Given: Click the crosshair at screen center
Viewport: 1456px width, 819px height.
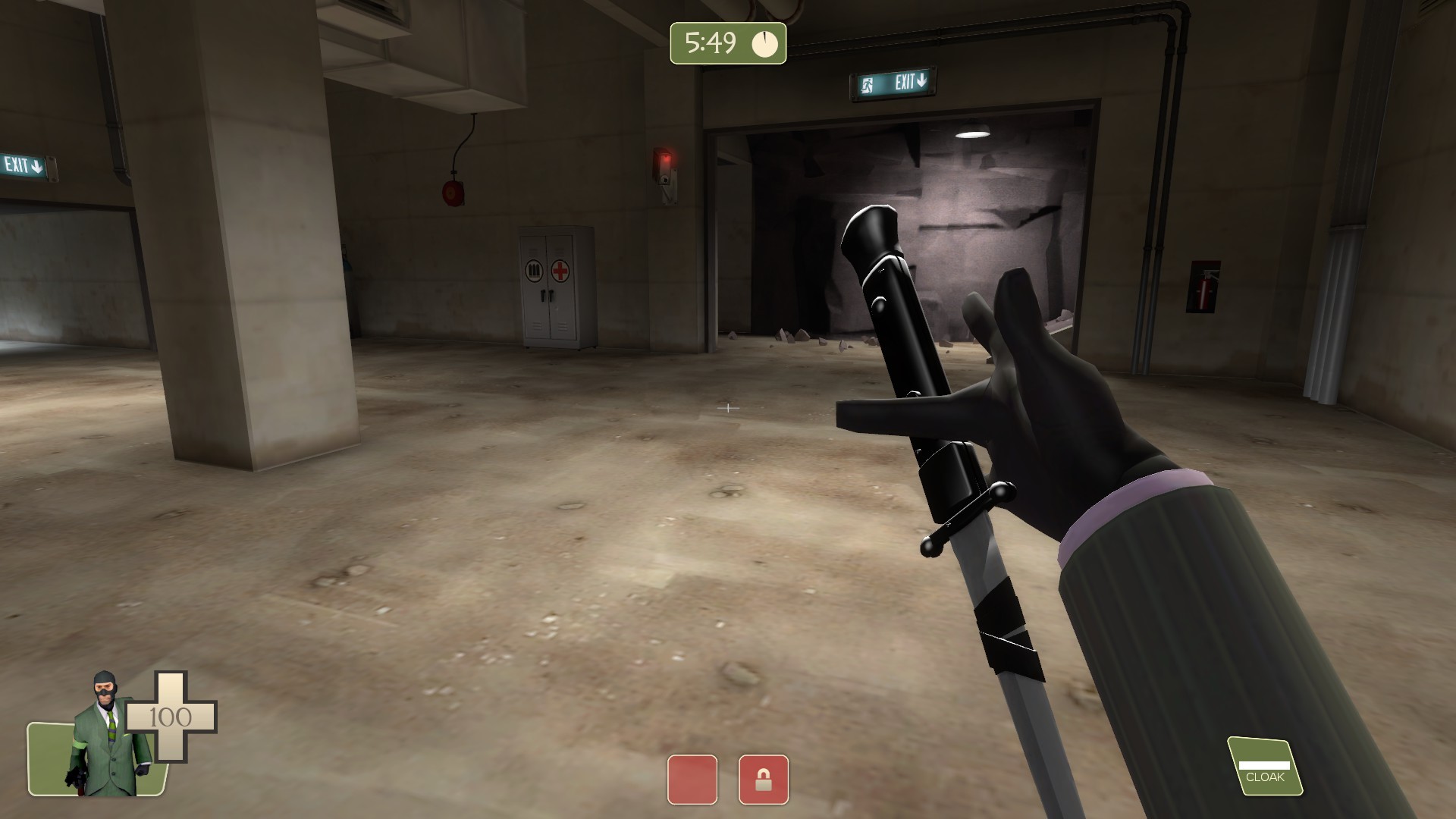Looking at the screenshot, I should 728,408.
